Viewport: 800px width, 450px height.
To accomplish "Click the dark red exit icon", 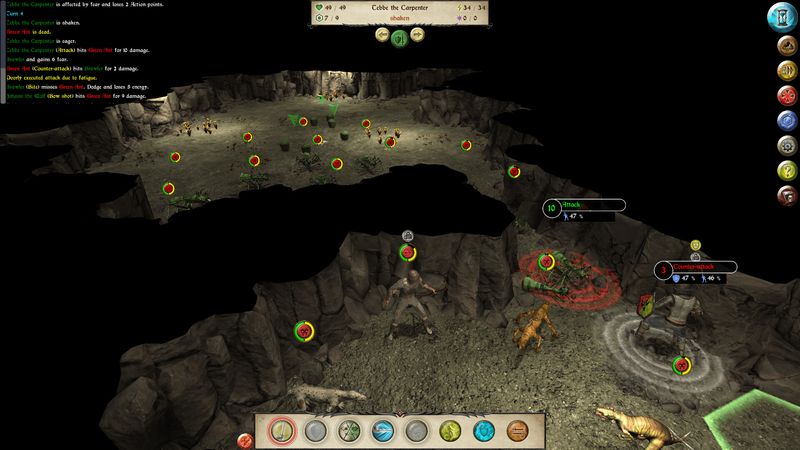I will click(785, 194).
